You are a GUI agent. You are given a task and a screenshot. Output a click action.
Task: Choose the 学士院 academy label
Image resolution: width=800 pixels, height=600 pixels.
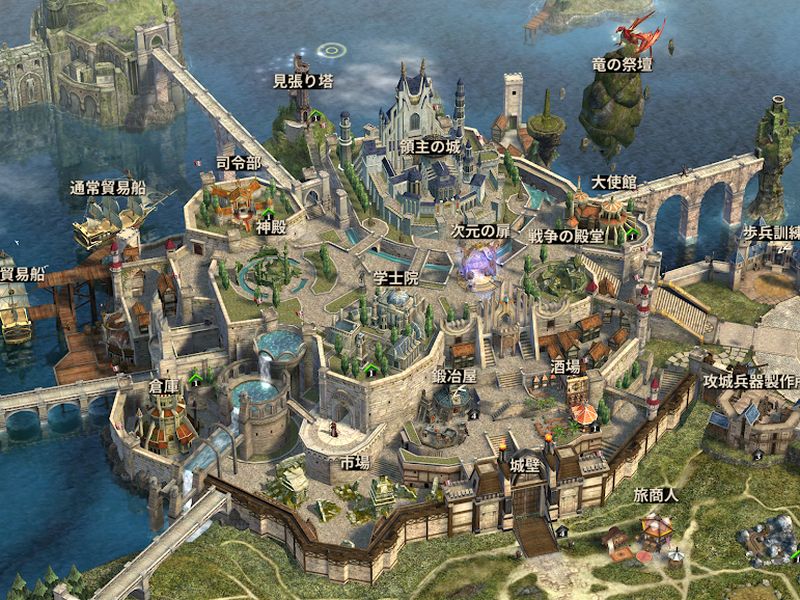pyautogui.click(x=394, y=274)
